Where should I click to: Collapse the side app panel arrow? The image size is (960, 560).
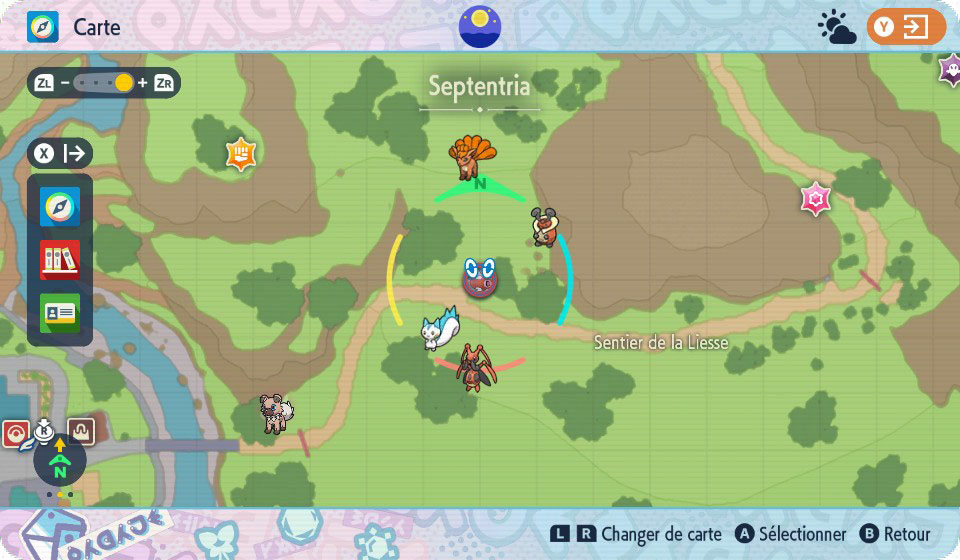tap(61, 154)
